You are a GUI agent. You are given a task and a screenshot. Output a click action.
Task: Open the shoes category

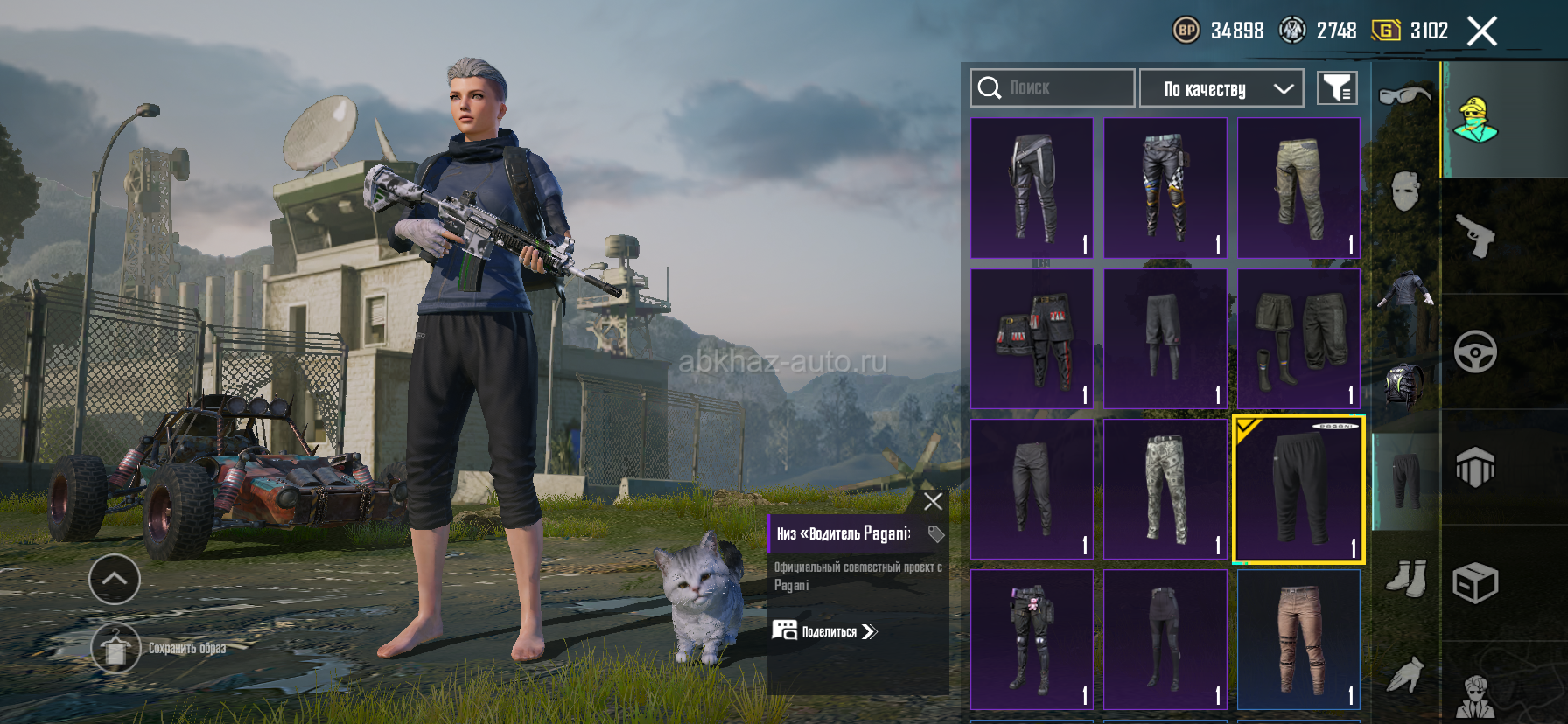click(1405, 578)
